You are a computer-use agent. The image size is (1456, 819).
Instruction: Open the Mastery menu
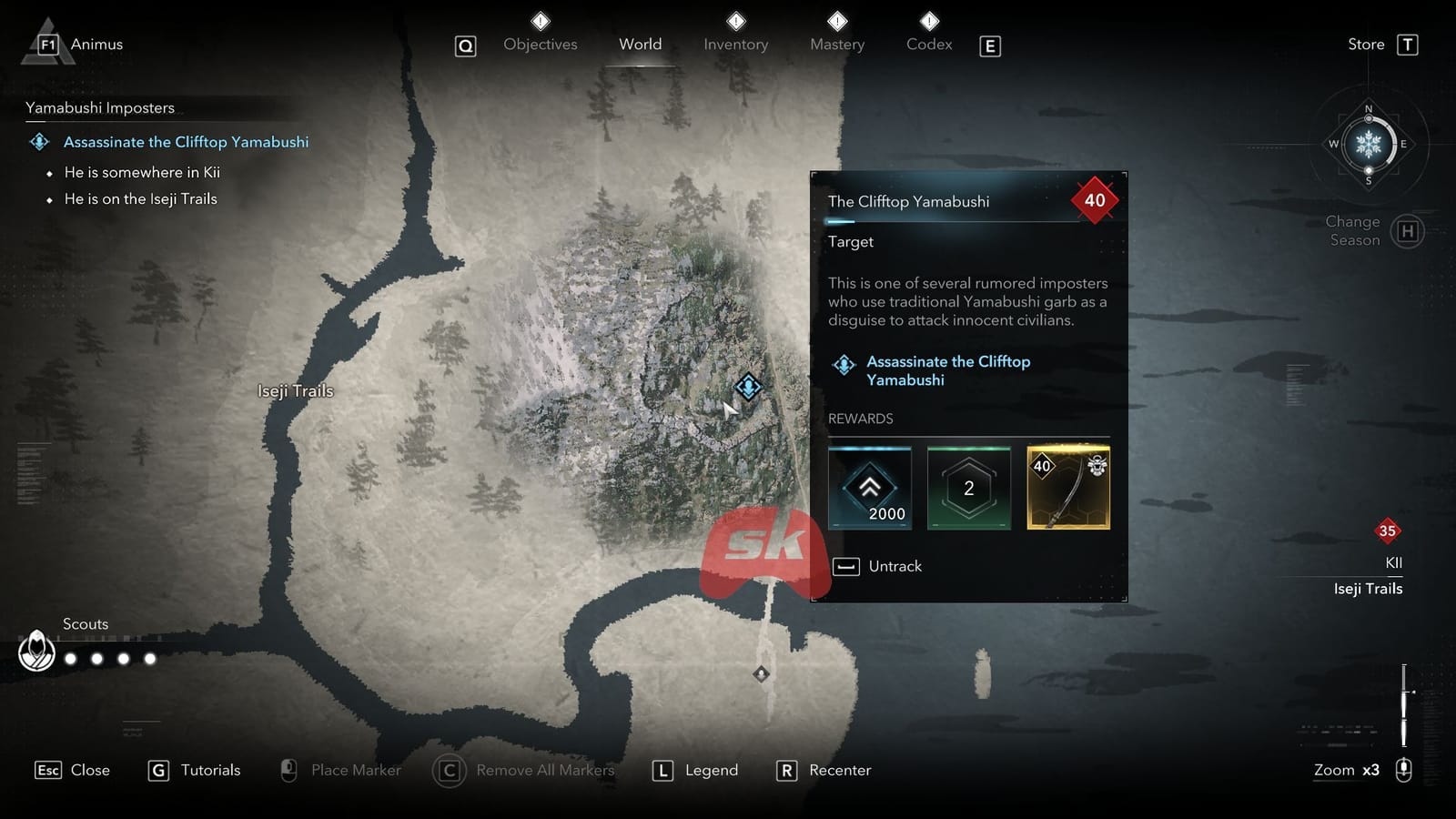[836, 44]
